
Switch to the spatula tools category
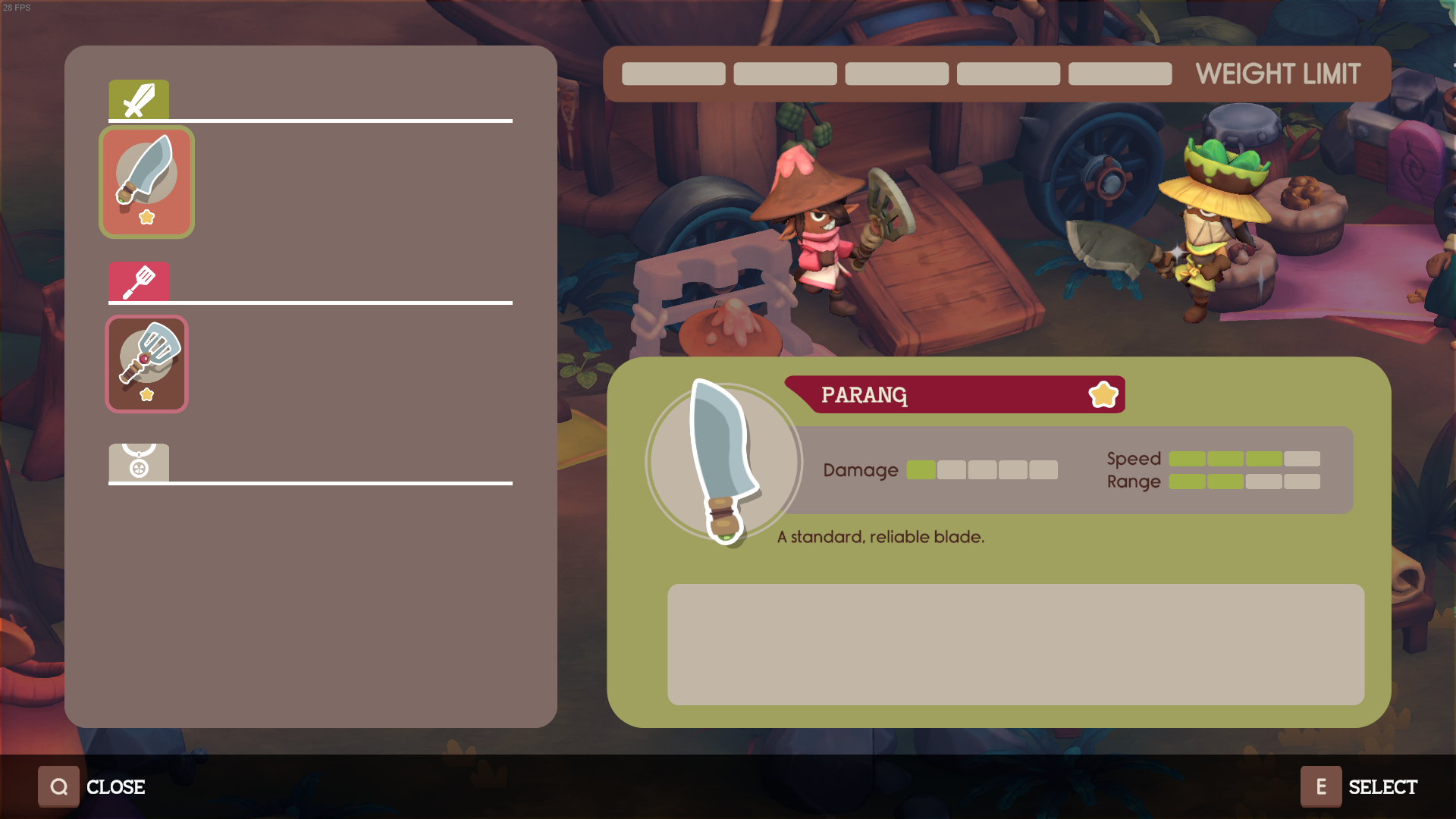139,282
